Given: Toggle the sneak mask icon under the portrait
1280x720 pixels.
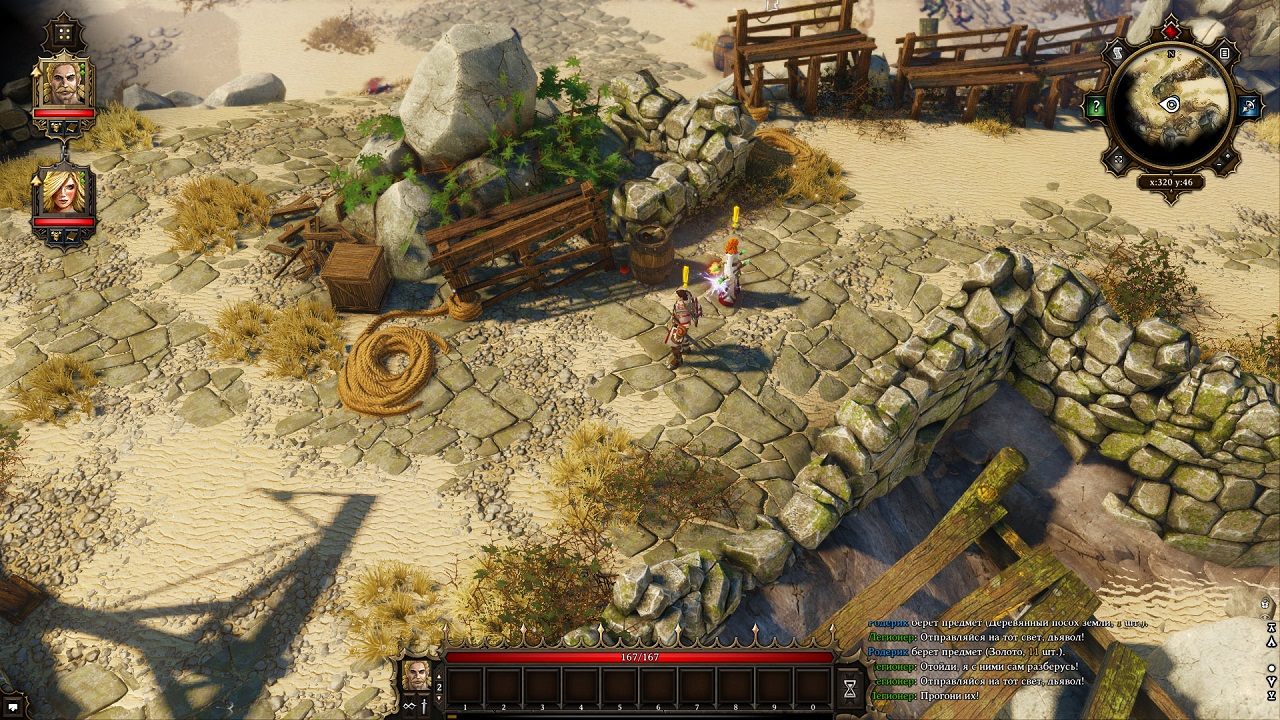Looking at the screenshot, I should coord(409,706).
